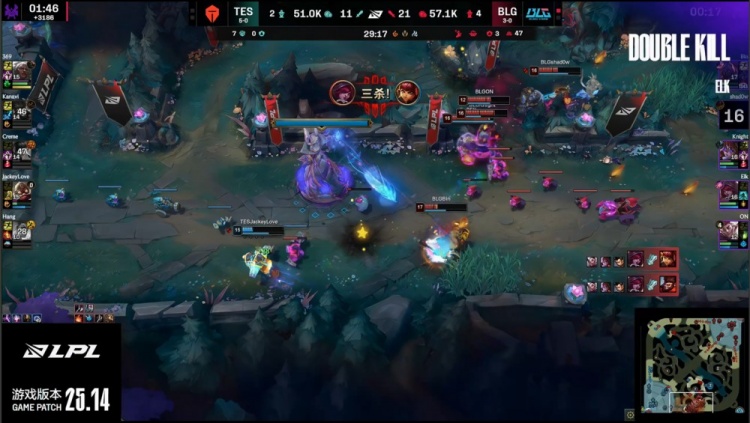Click the LPL logo overlay
The width and height of the screenshot is (750, 423).
point(60,351)
